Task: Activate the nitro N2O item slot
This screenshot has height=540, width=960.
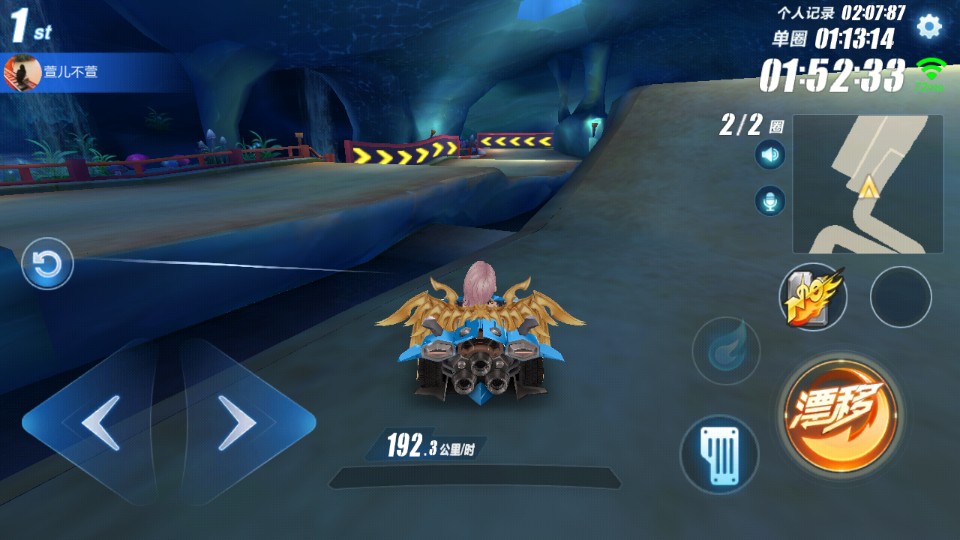Action: click(812, 296)
